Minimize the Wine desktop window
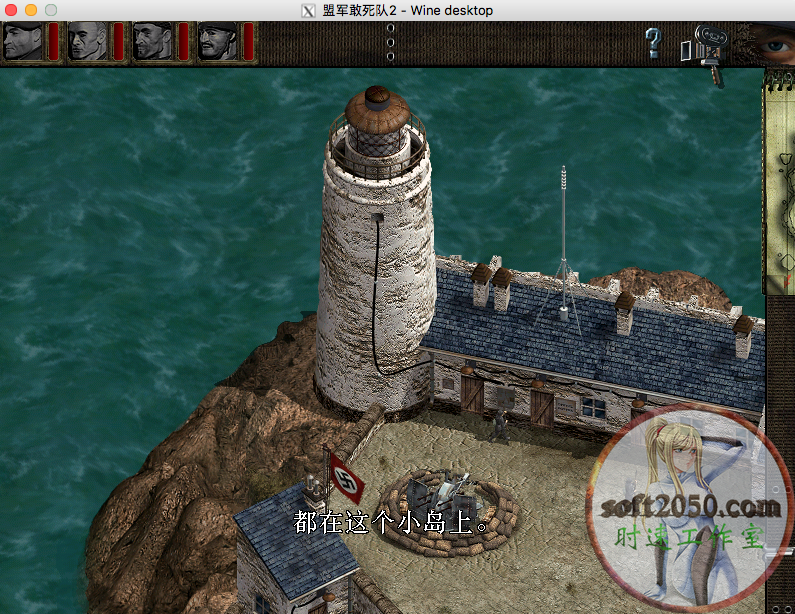 (31, 10)
